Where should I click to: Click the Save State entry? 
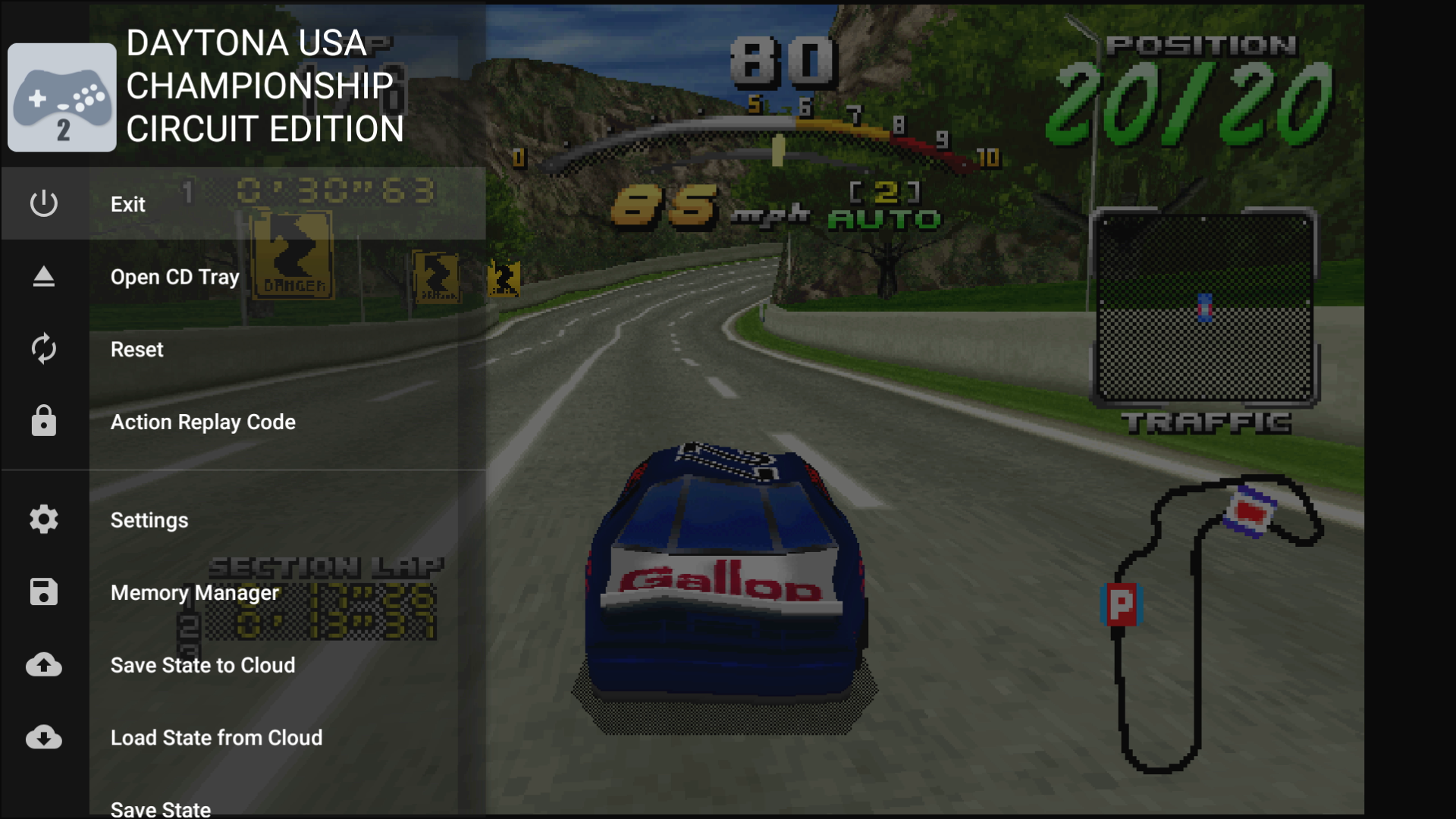point(161,808)
